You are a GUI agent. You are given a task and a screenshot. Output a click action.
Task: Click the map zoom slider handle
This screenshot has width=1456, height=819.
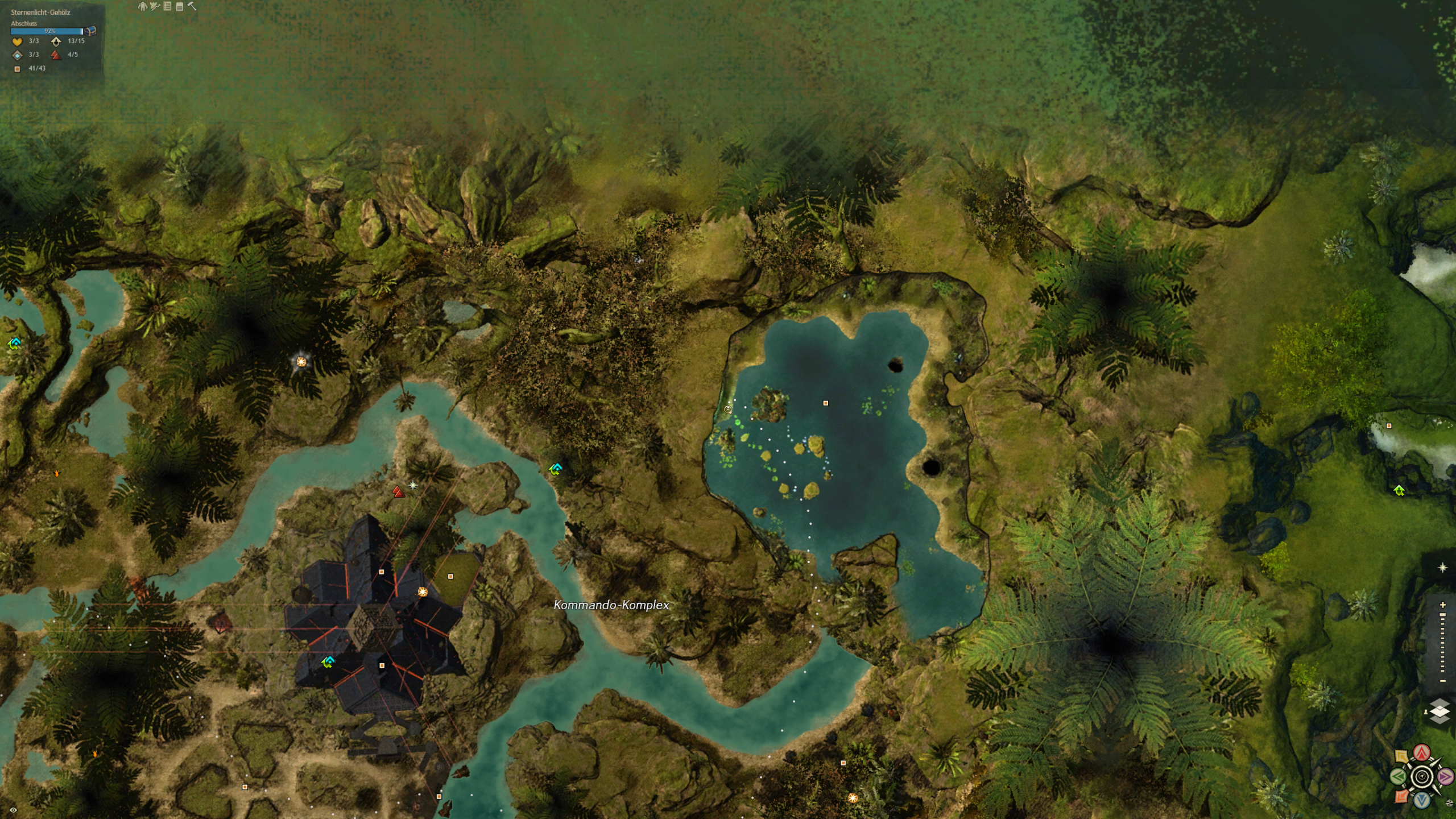tap(1442, 615)
